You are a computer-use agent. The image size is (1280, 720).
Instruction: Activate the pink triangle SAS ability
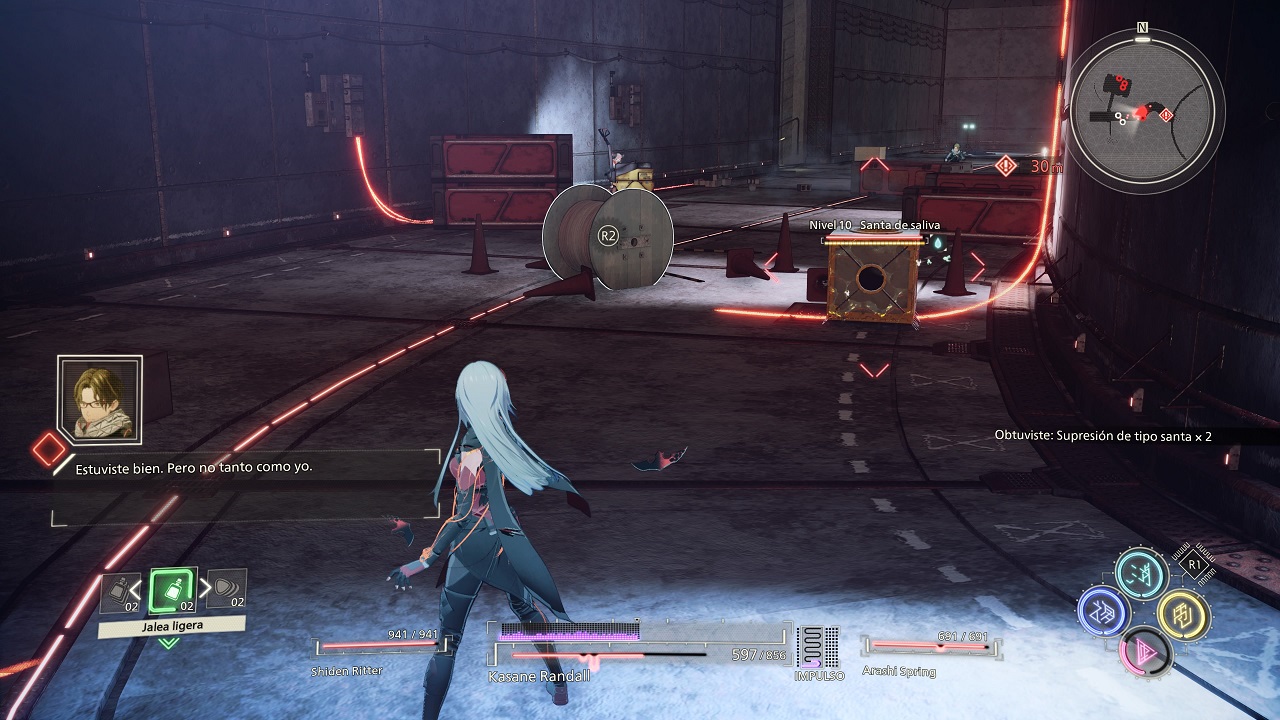tap(1142, 653)
